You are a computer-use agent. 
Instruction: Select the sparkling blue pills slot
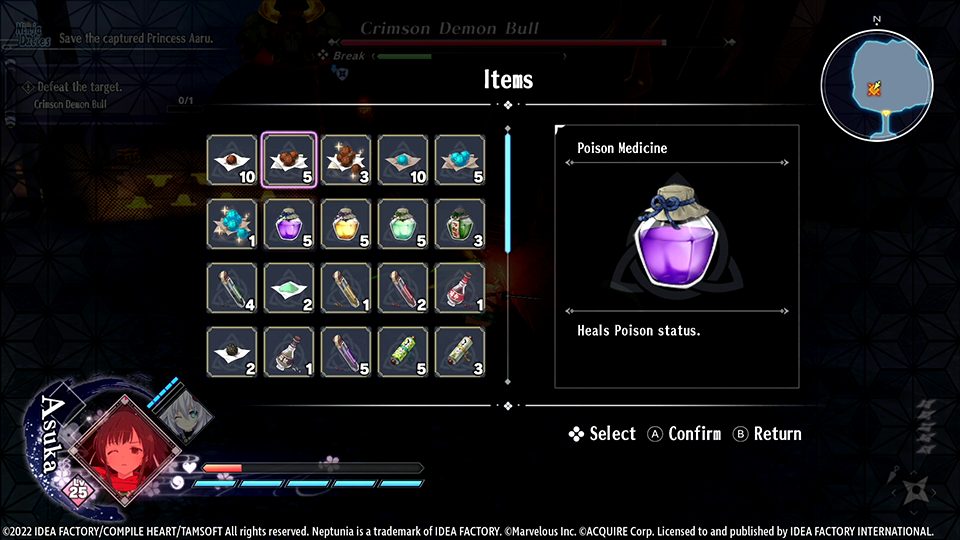pyautogui.click(x=232, y=223)
